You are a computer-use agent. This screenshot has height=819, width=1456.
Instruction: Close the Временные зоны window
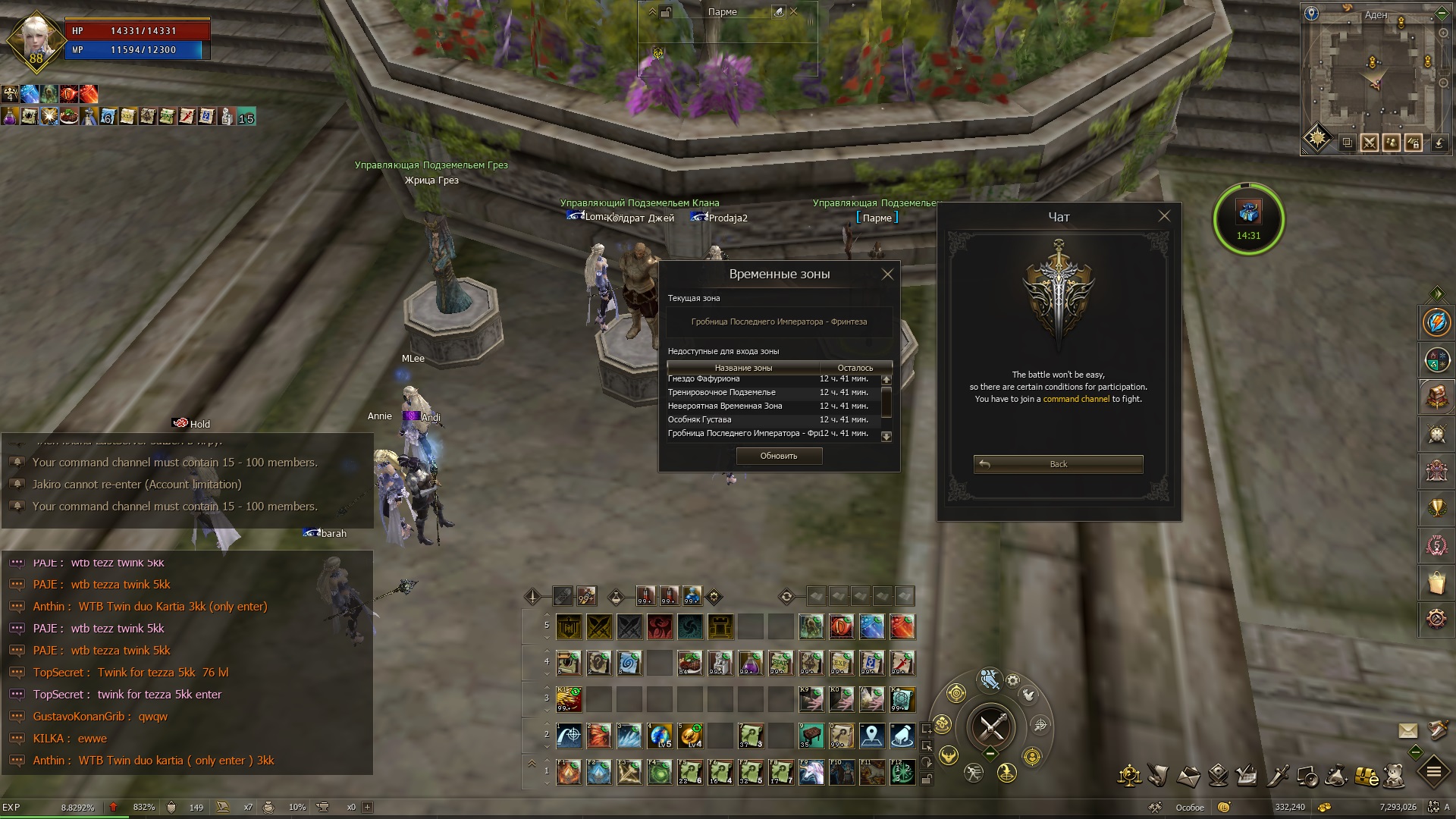887,275
